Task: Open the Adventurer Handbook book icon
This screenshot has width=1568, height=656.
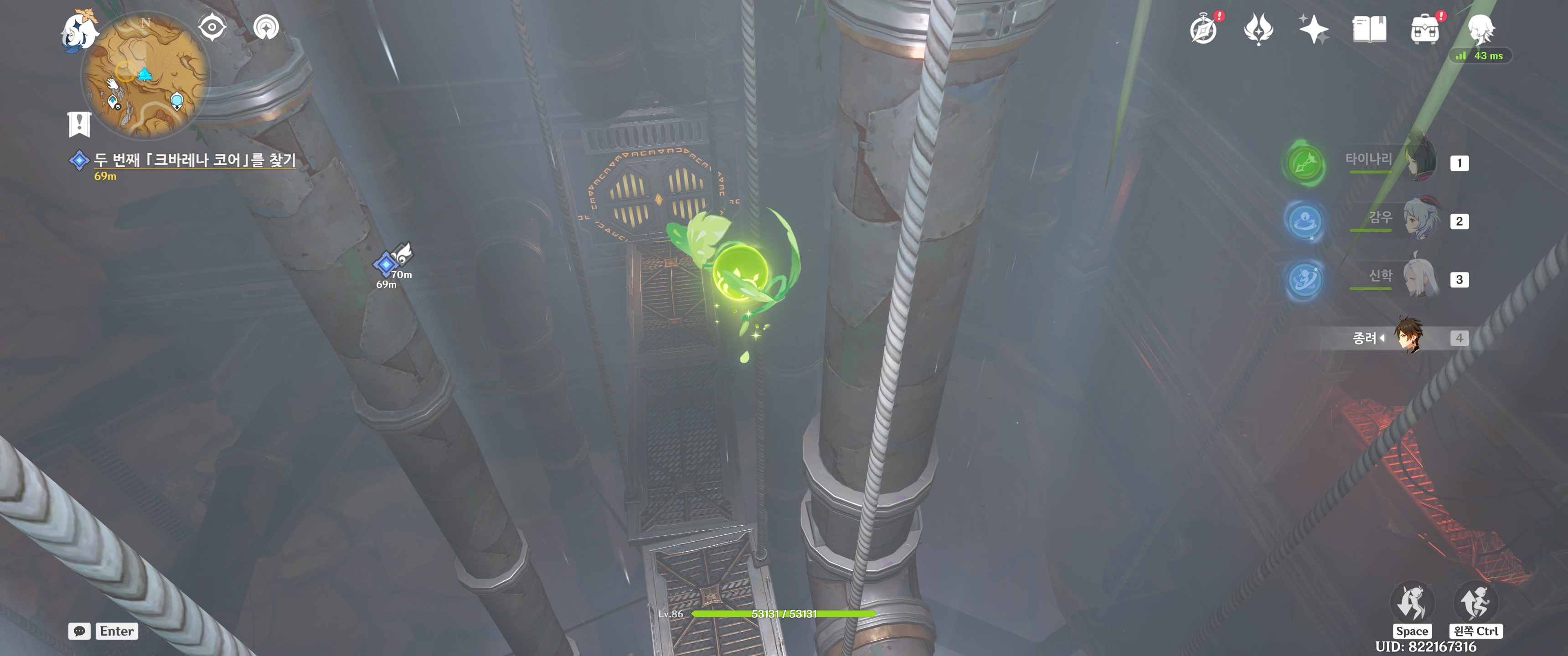Action: point(1369,29)
